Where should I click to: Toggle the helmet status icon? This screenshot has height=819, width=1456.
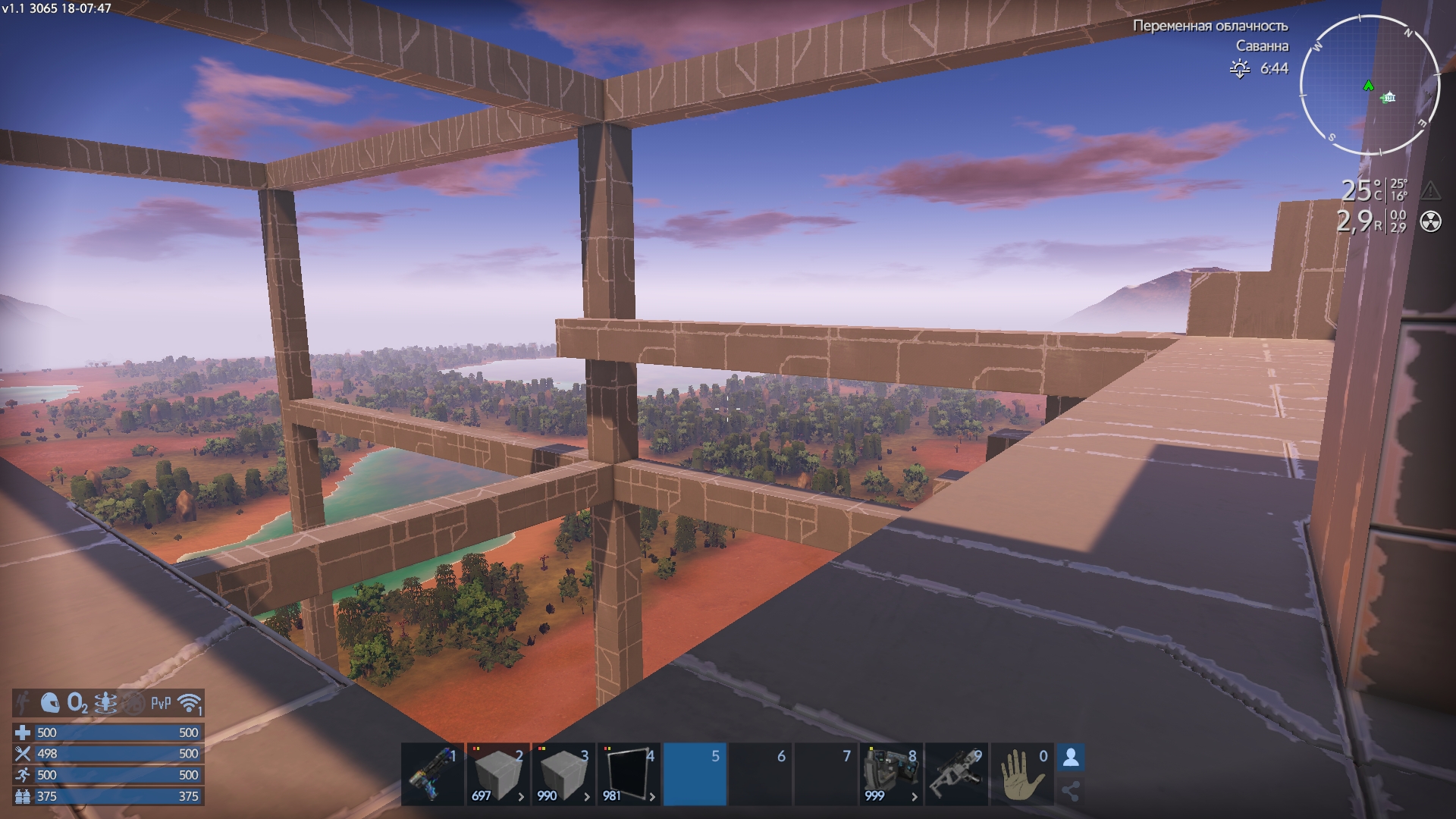pyautogui.click(x=50, y=704)
